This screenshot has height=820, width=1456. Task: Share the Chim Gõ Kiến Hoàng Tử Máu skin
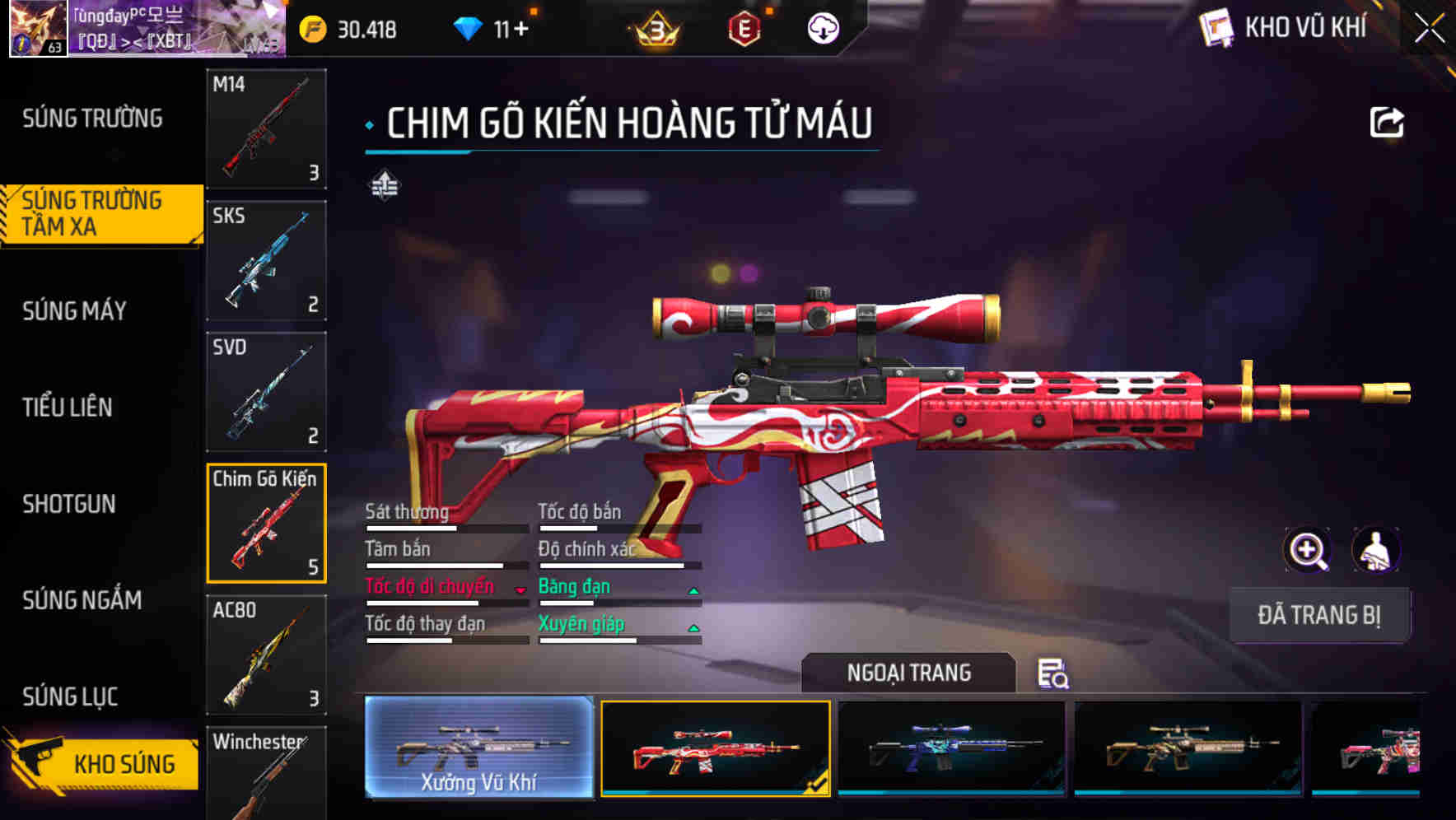(1388, 121)
